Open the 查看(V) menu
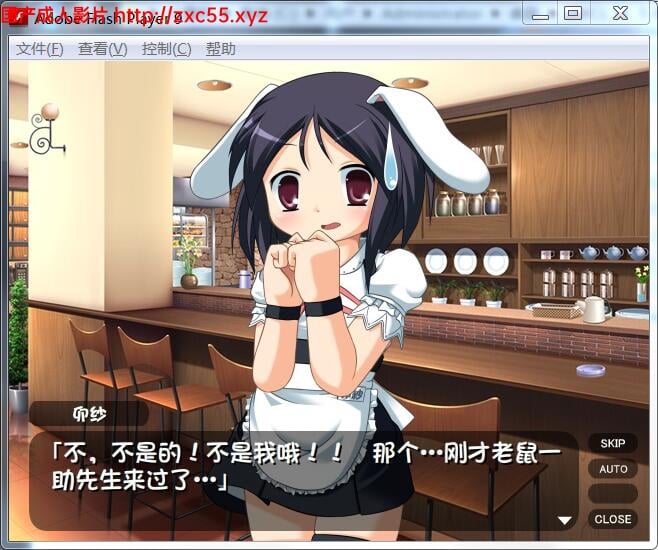Viewport: 658px width, 550px height. click(102, 49)
